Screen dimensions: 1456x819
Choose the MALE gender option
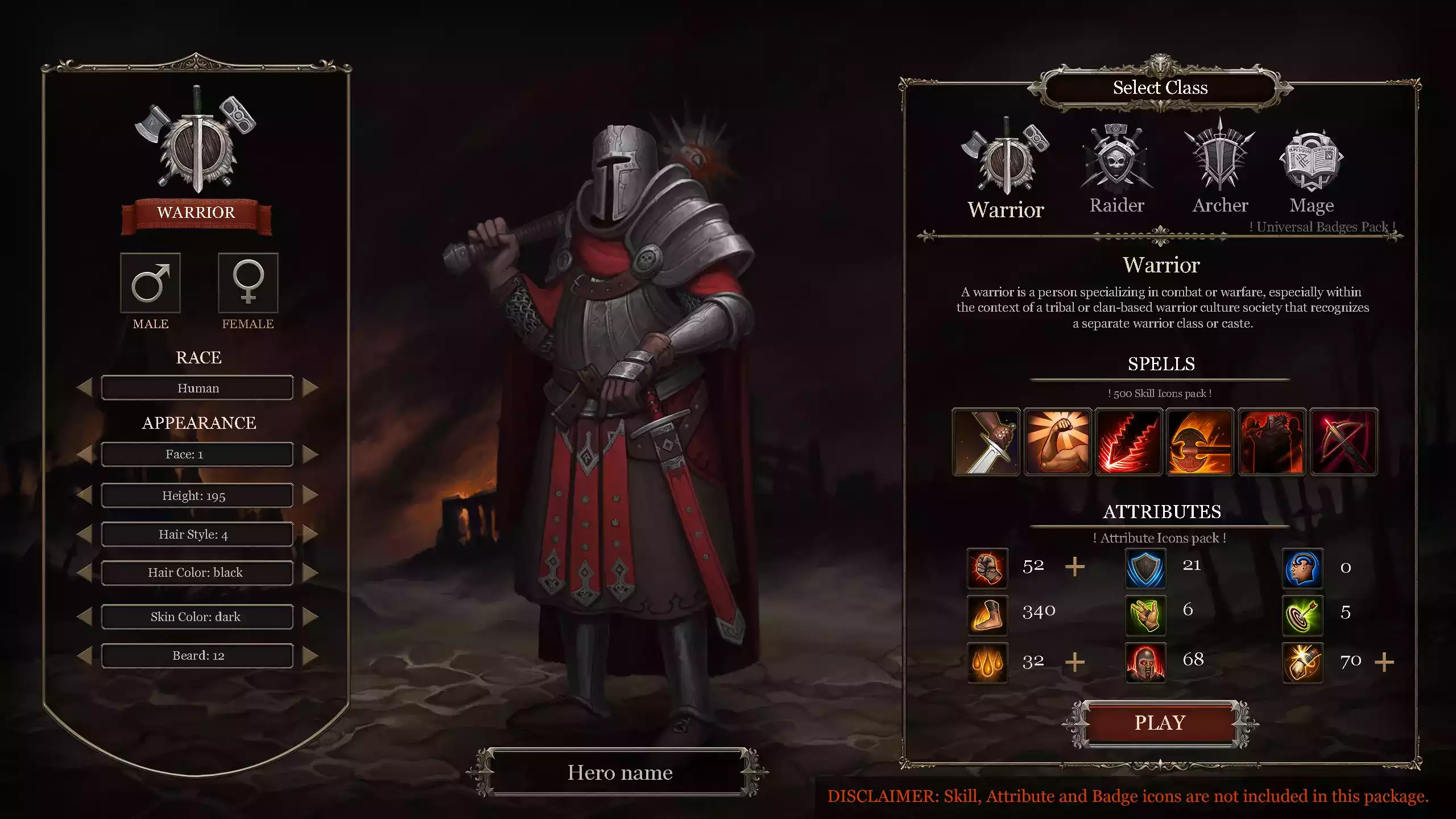(x=150, y=283)
